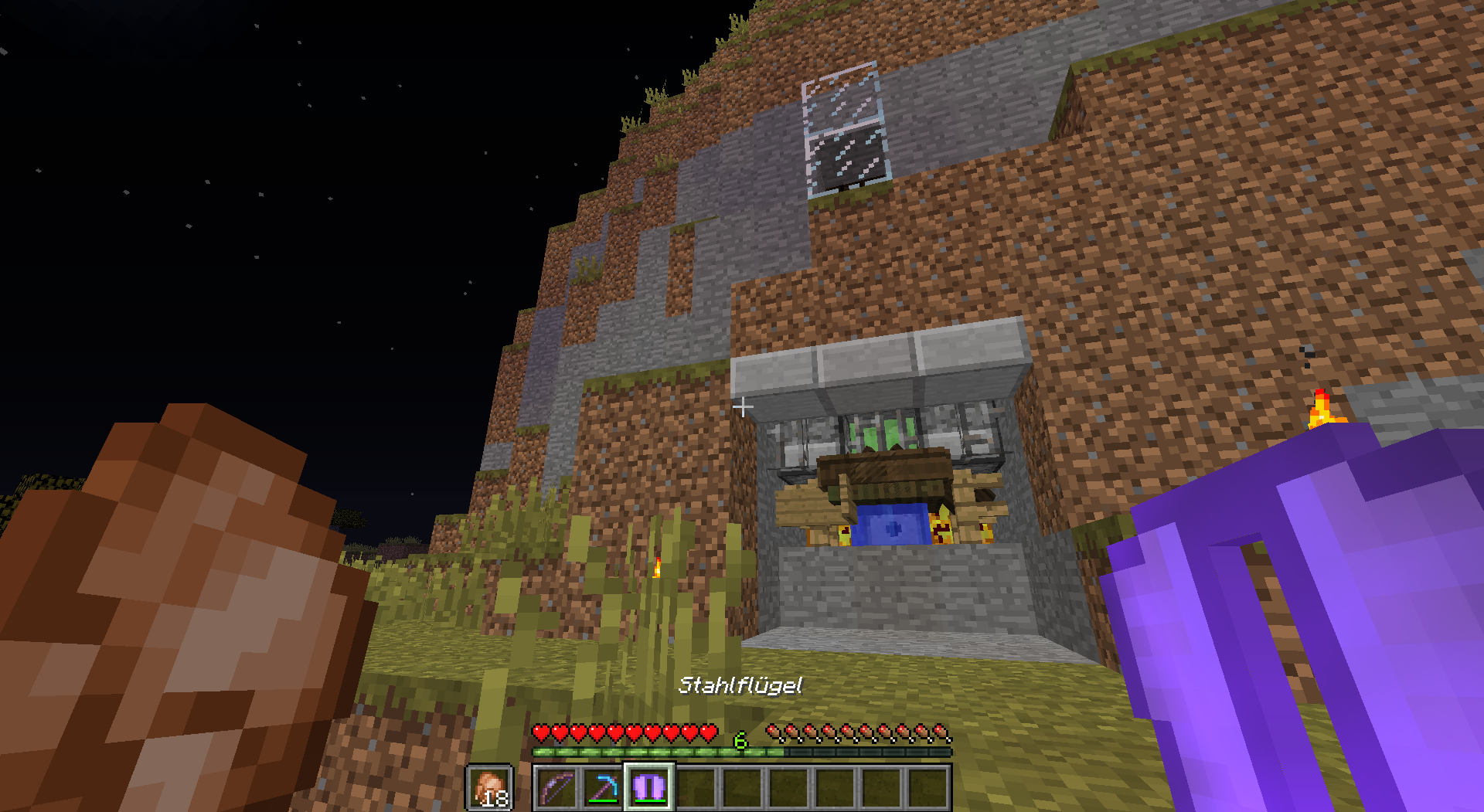Click the off-hand cooked chicken slot

point(489,788)
